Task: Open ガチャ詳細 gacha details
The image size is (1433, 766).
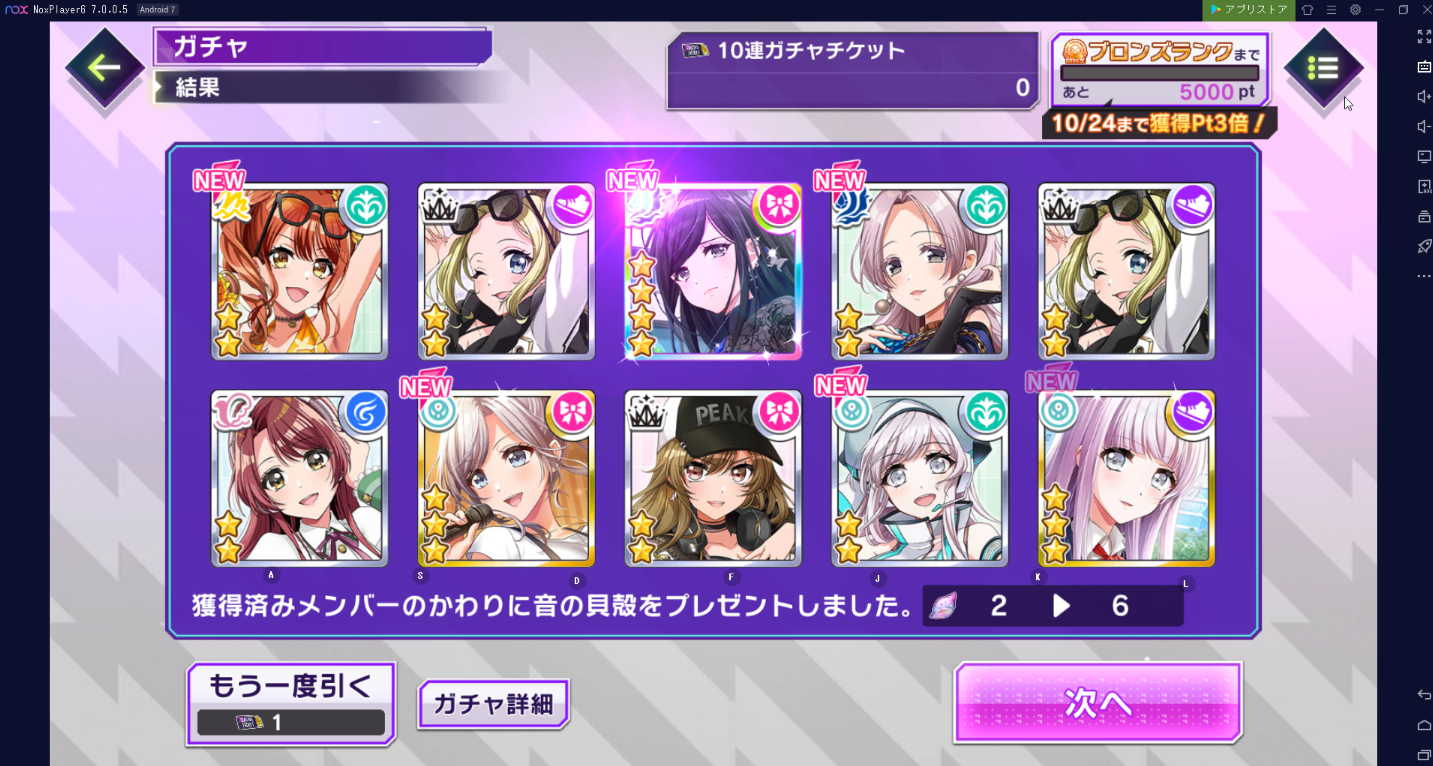Action: click(x=493, y=703)
